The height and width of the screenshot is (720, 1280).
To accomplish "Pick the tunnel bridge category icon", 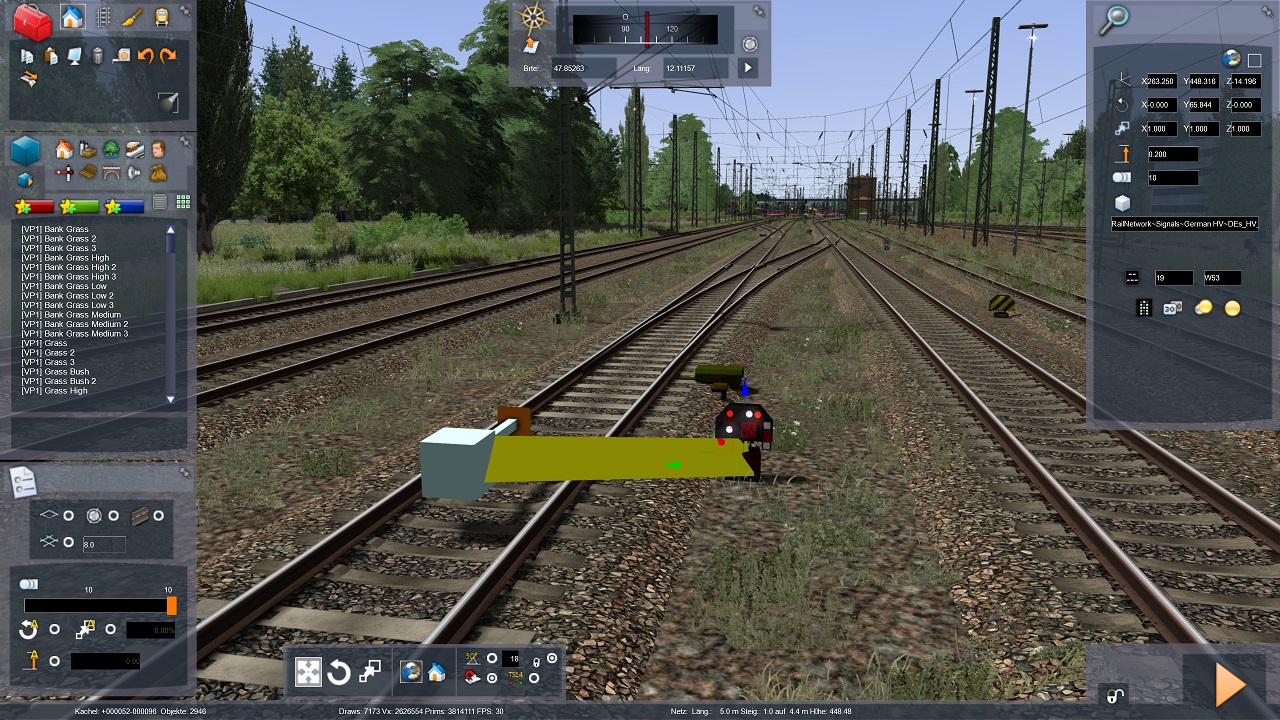I will point(112,173).
